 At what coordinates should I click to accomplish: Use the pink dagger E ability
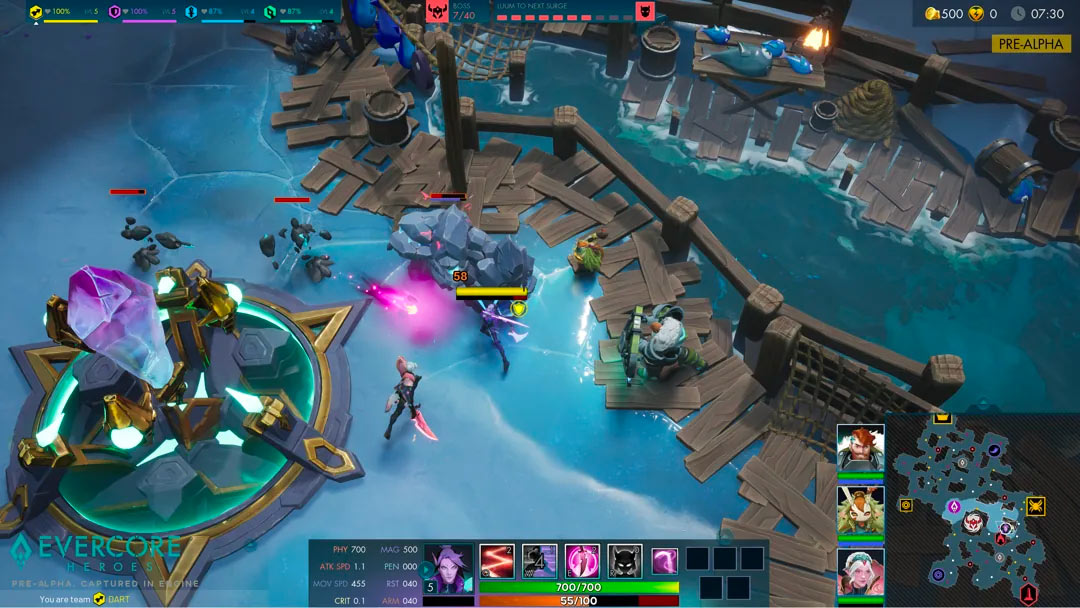tap(582, 561)
